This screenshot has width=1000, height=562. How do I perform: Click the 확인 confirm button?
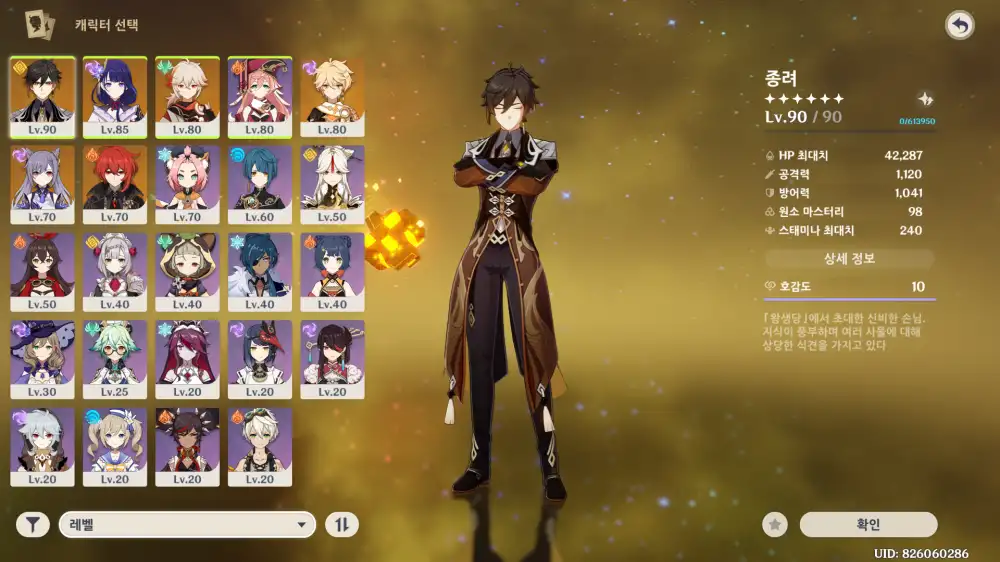pyautogui.click(x=868, y=524)
